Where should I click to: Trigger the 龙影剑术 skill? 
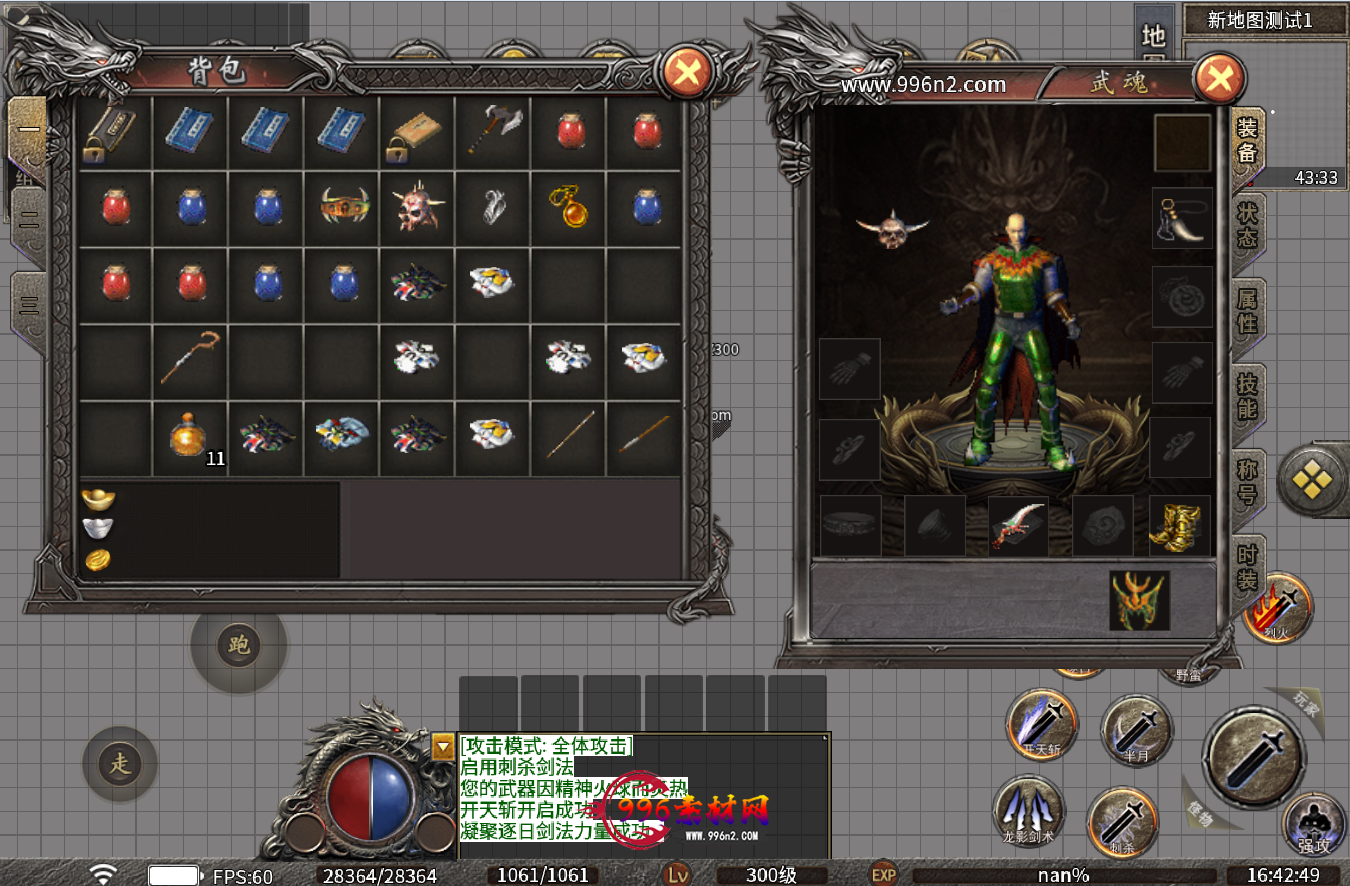1027,810
